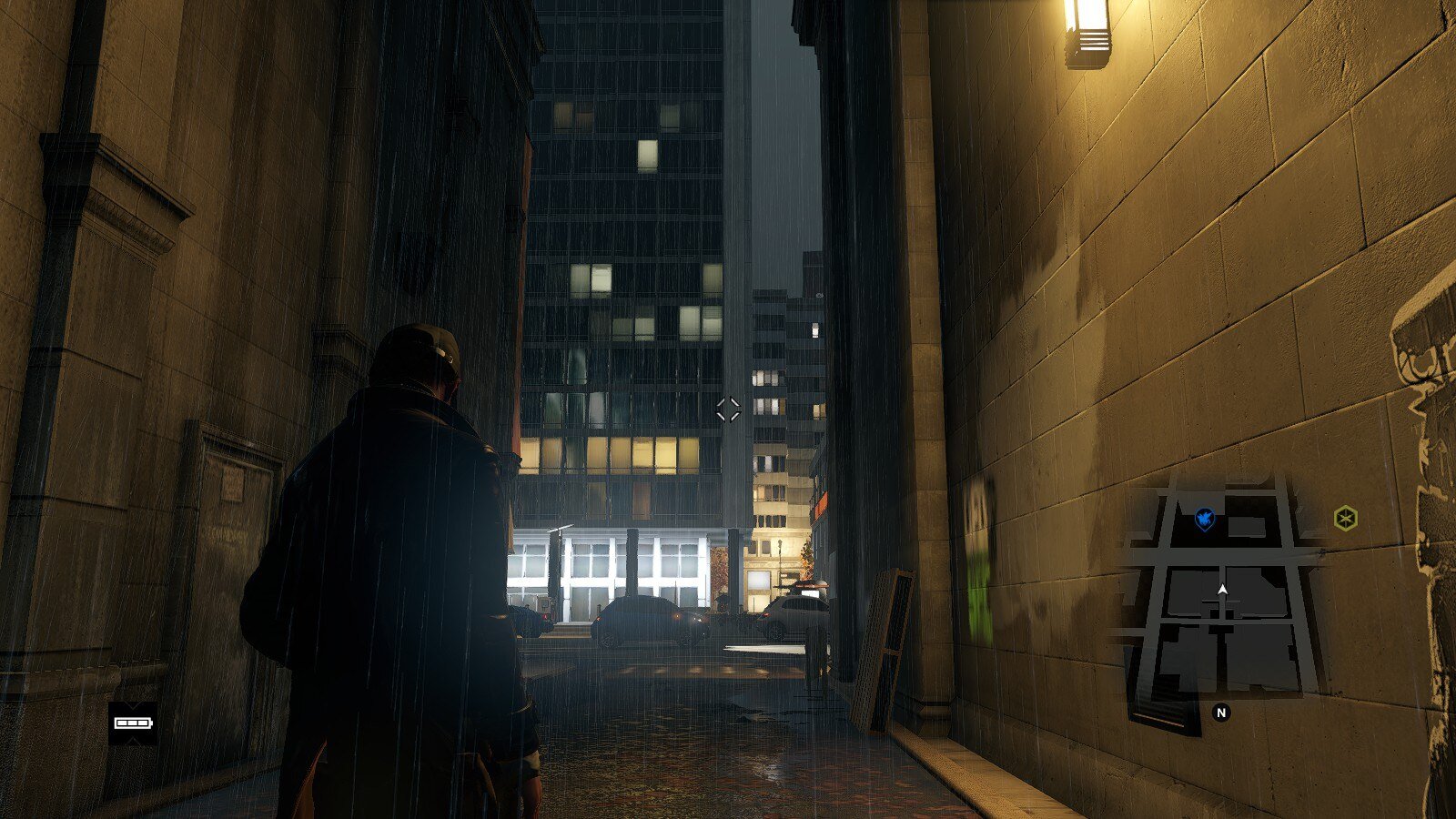Click the white player arrow on the minimap
The image size is (1456, 819).
[1222, 591]
